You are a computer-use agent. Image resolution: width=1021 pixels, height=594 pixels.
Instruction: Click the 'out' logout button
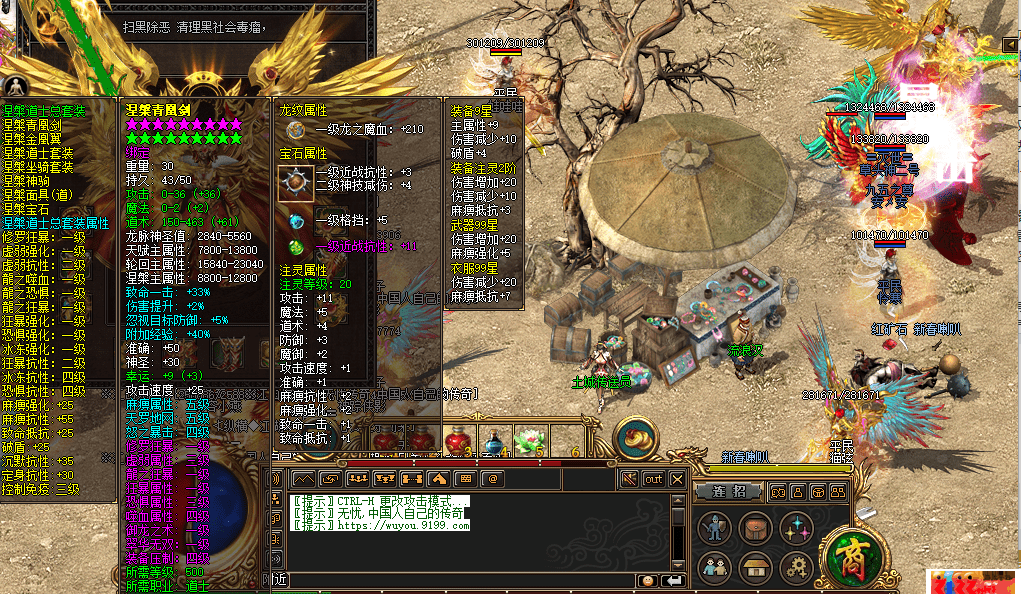pyautogui.click(x=653, y=480)
